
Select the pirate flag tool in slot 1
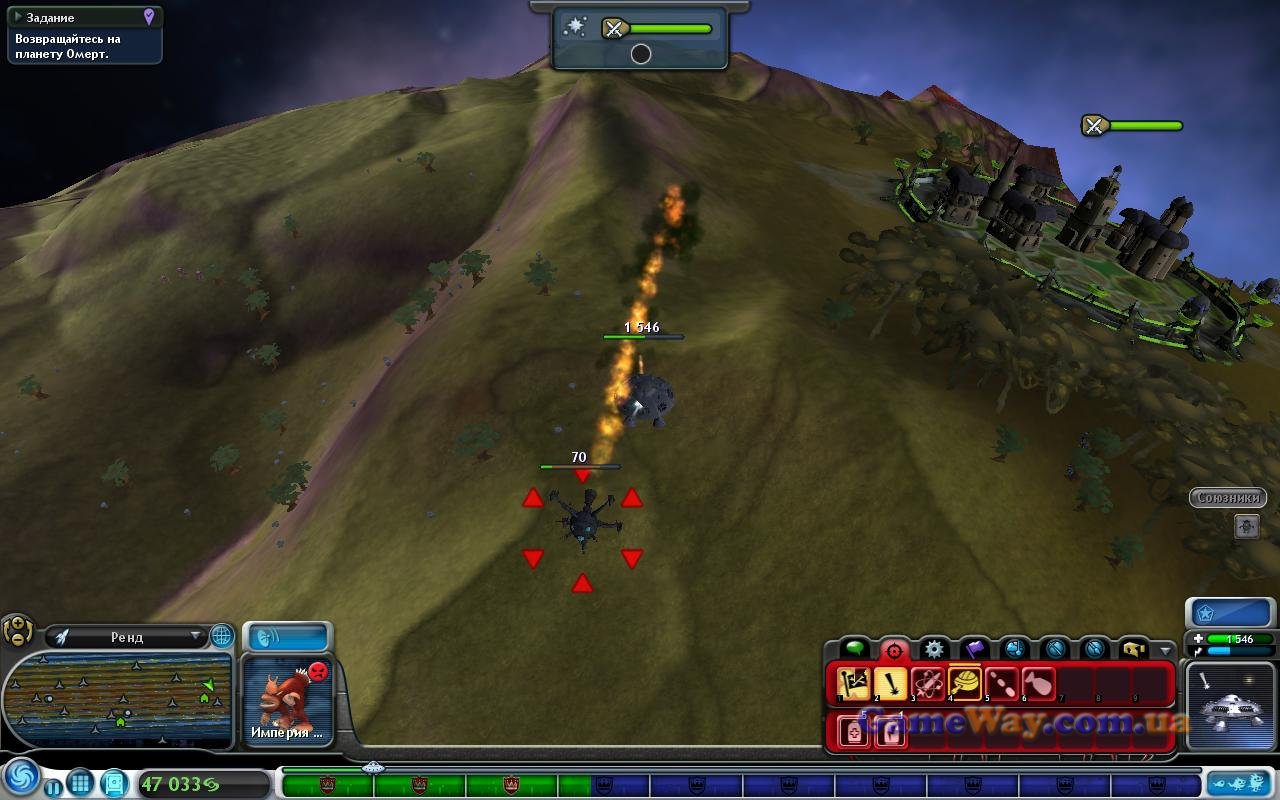pos(853,684)
